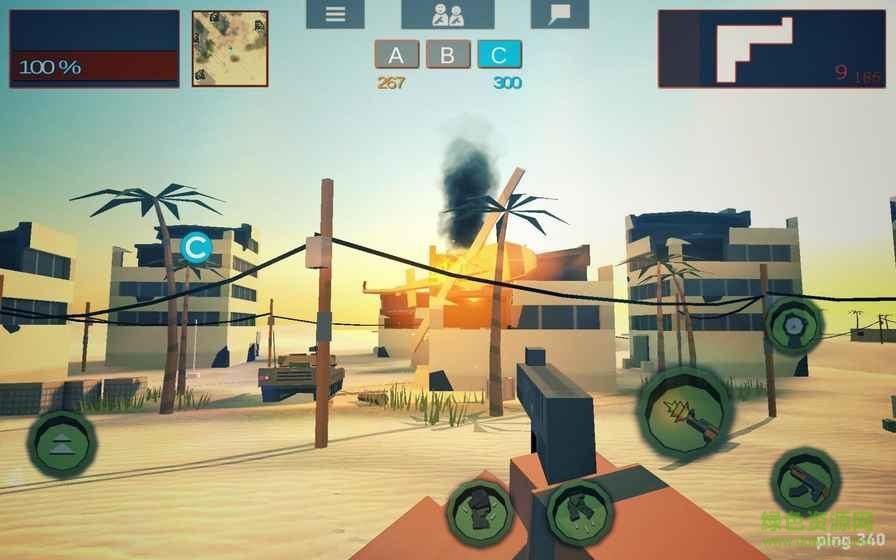Open the players scoreboard
896x560 pixels.
447,14
